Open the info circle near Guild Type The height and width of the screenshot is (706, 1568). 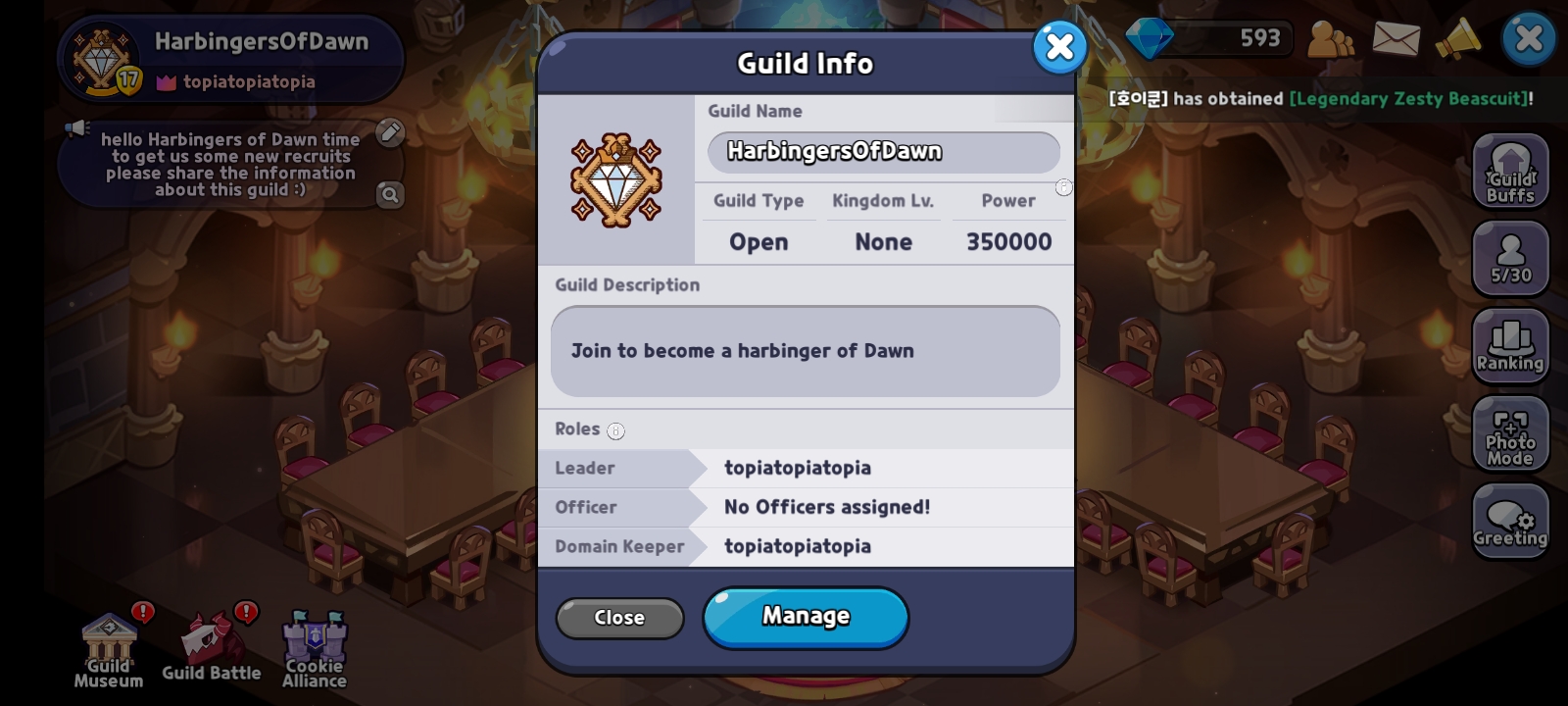tap(1064, 187)
